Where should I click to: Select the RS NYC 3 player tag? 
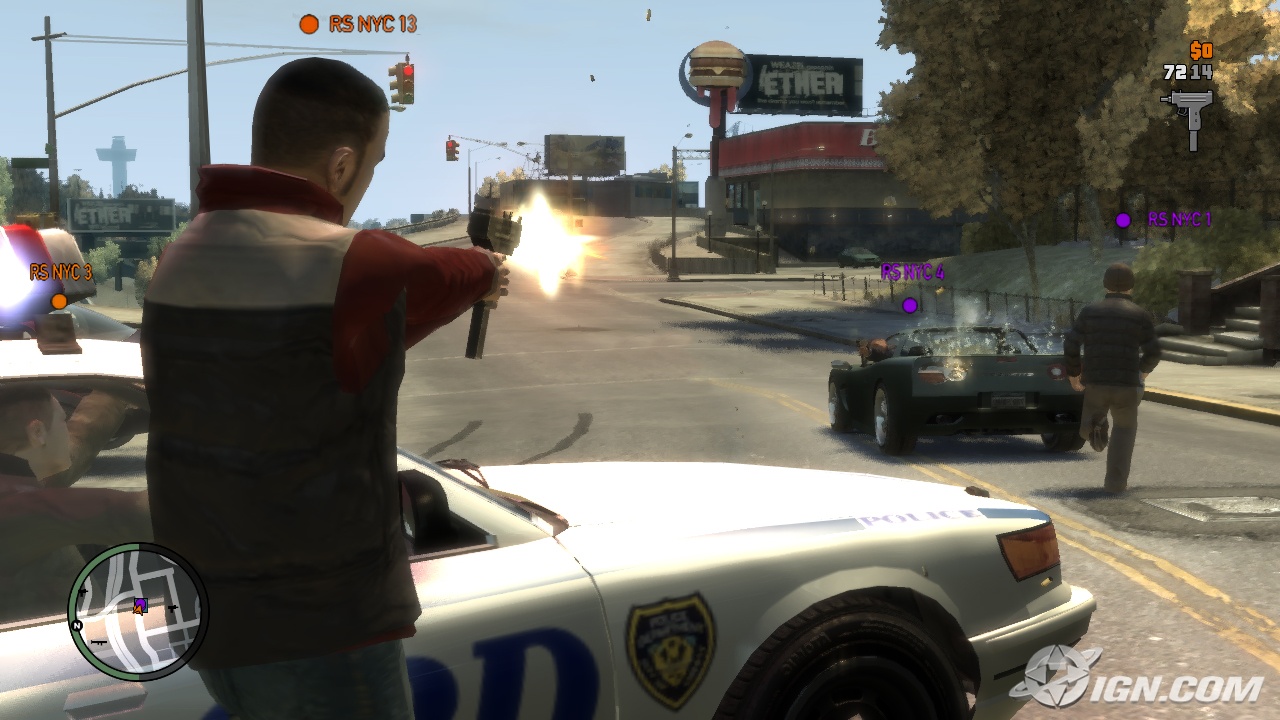pos(60,272)
